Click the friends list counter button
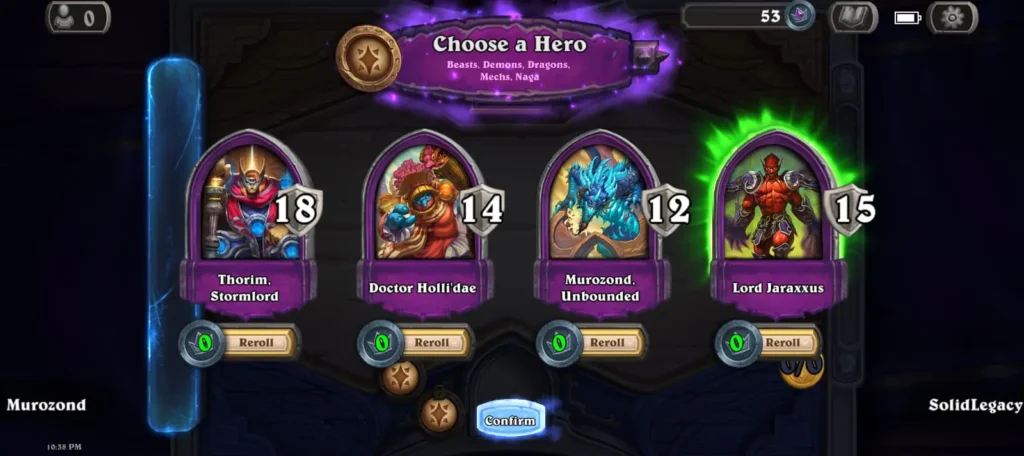This screenshot has height=456, width=1024. pyautogui.click(x=78, y=17)
